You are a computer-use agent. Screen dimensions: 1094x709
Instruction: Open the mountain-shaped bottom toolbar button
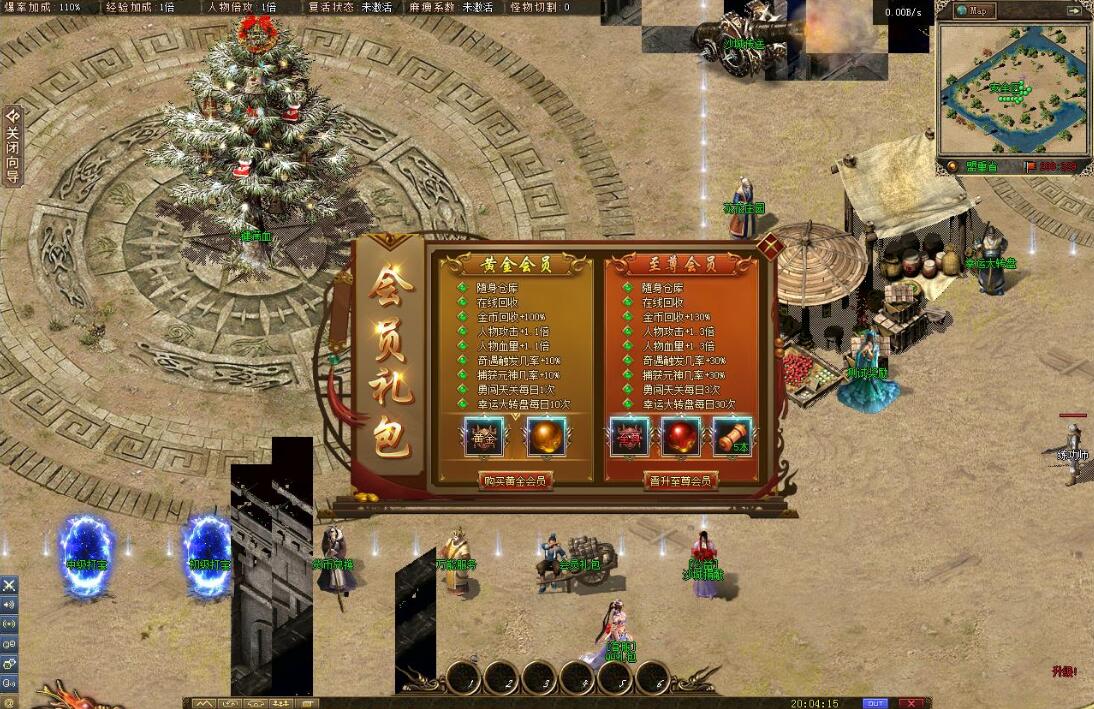[204, 703]
